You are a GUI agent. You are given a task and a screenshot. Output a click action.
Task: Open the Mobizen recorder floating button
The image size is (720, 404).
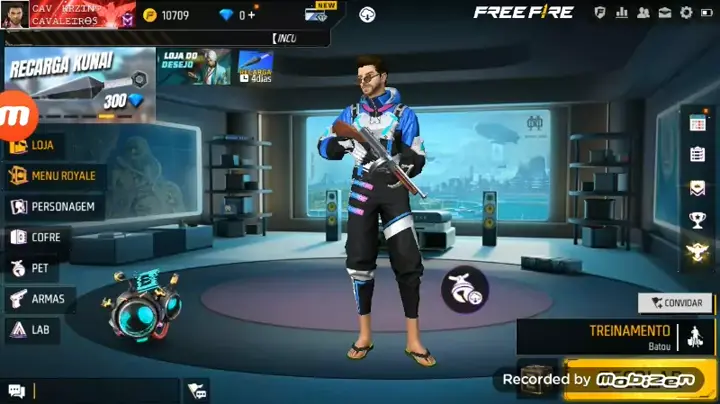point(18,114)
